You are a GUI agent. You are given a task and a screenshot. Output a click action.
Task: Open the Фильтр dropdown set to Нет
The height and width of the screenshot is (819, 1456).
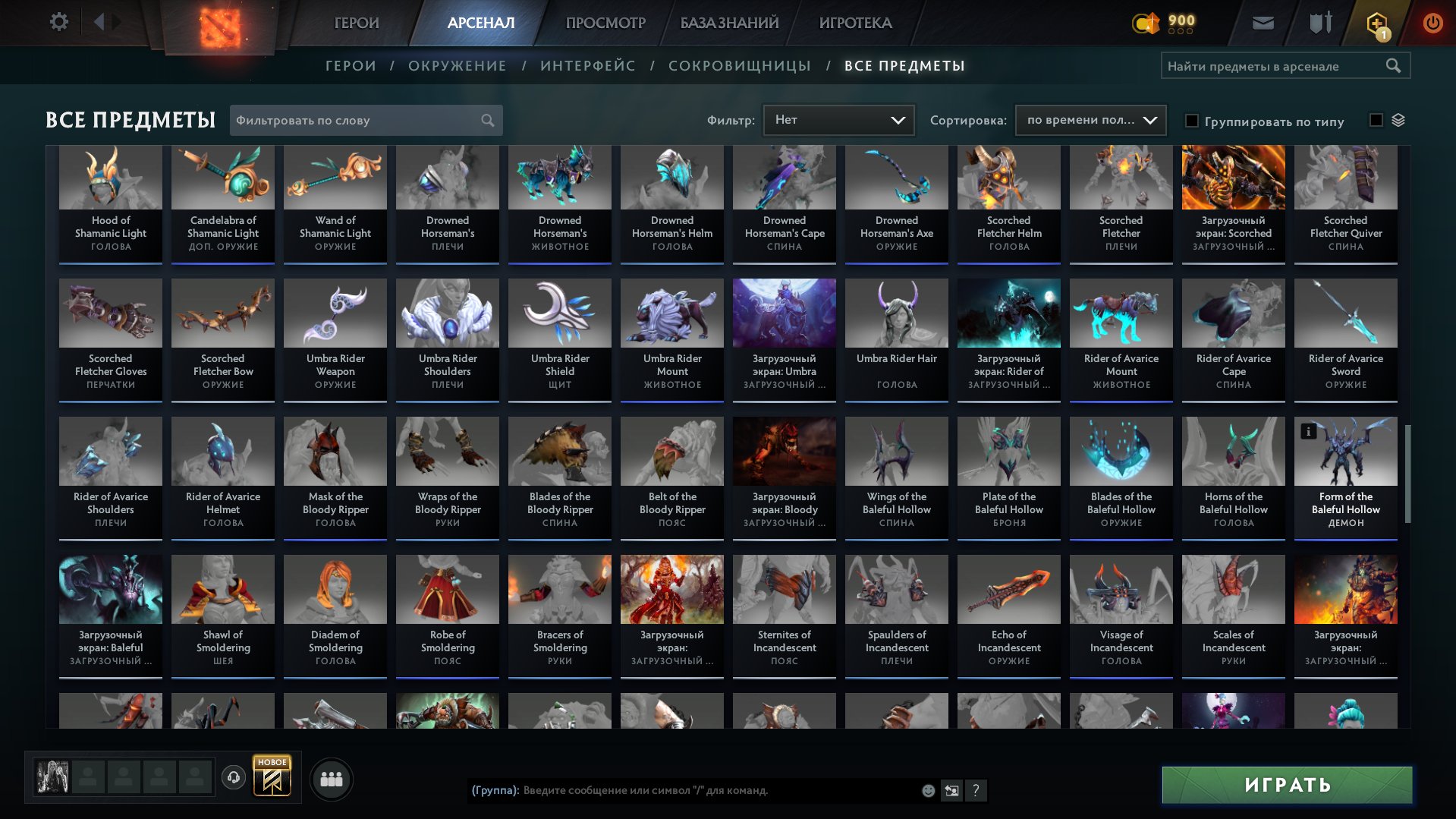[x=838, y=119]
